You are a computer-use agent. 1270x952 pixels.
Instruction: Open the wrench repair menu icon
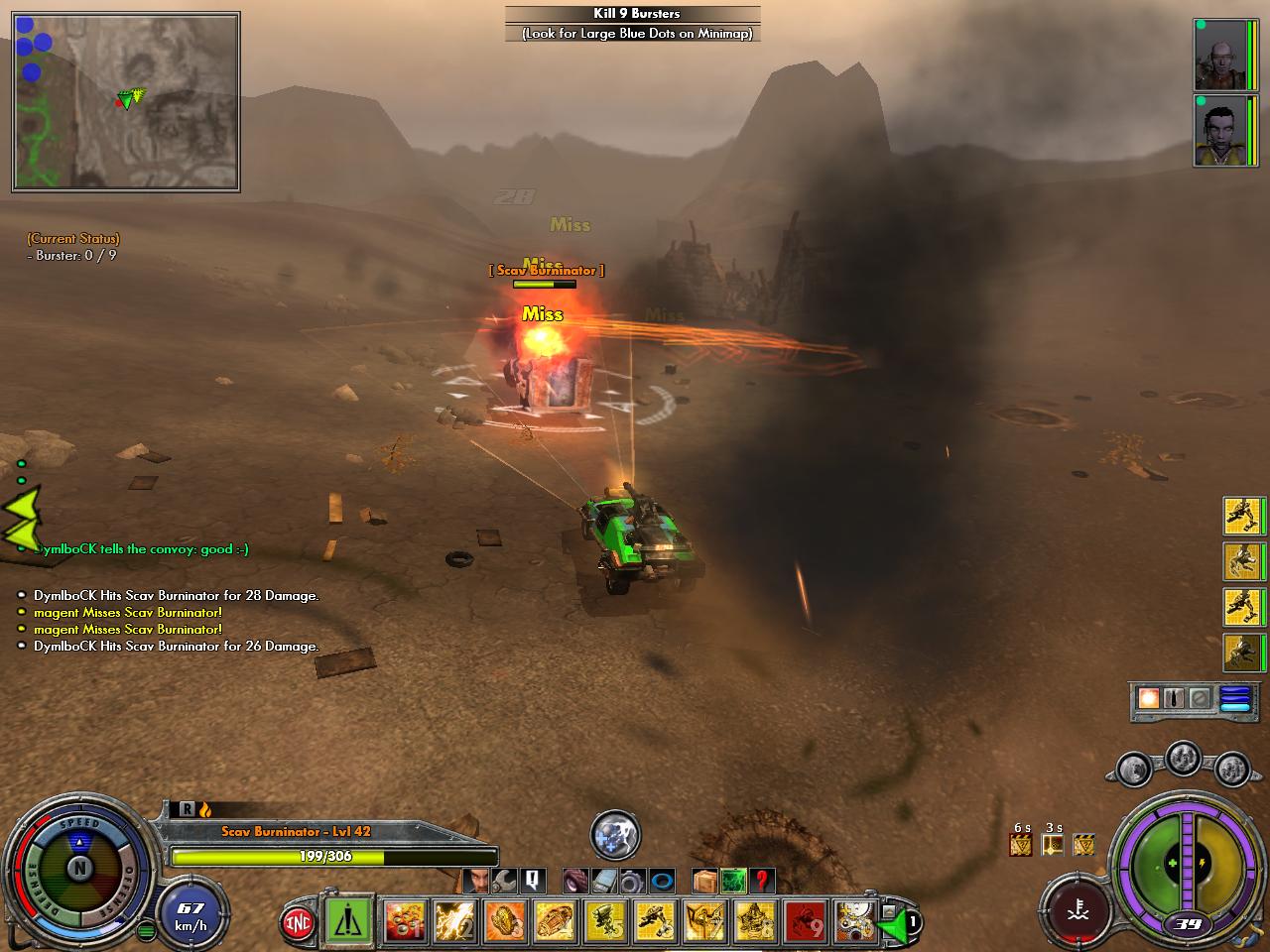(x=505, y=880)
